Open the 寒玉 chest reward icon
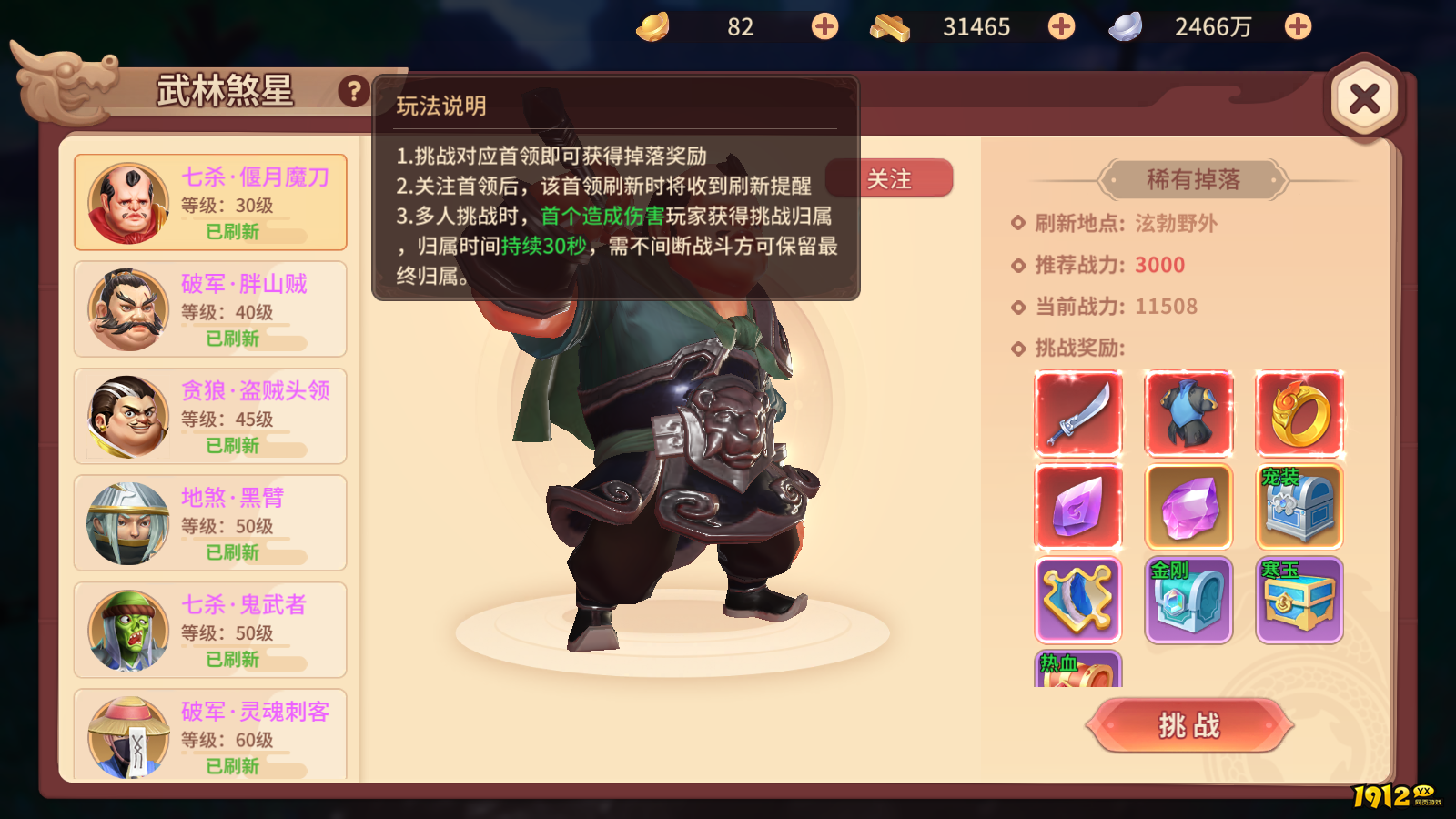1456x819 pixels. [1299, 600]
